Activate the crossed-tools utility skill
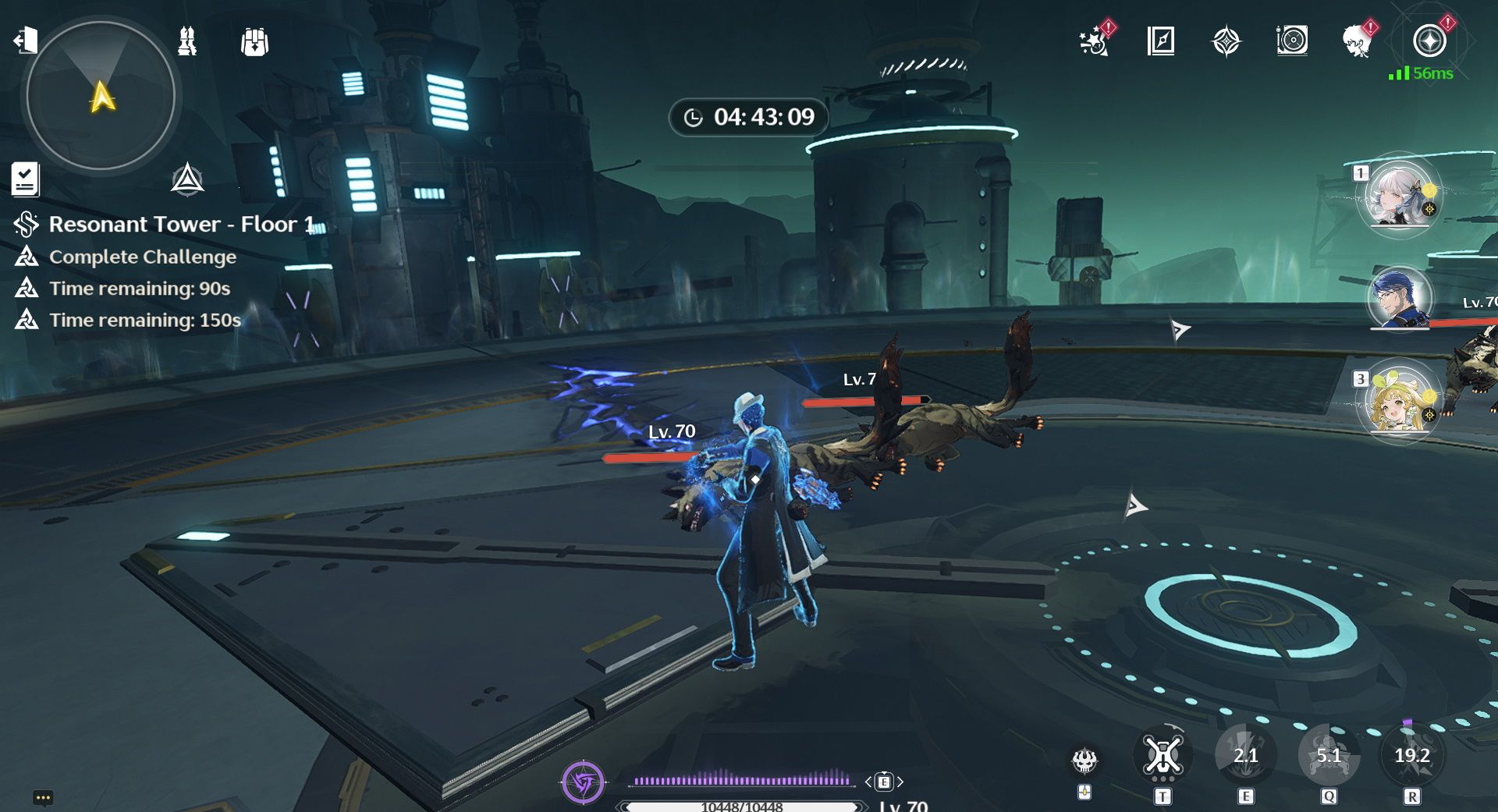Screen dimensions: 1498x812 click(x=1163, y=756)
